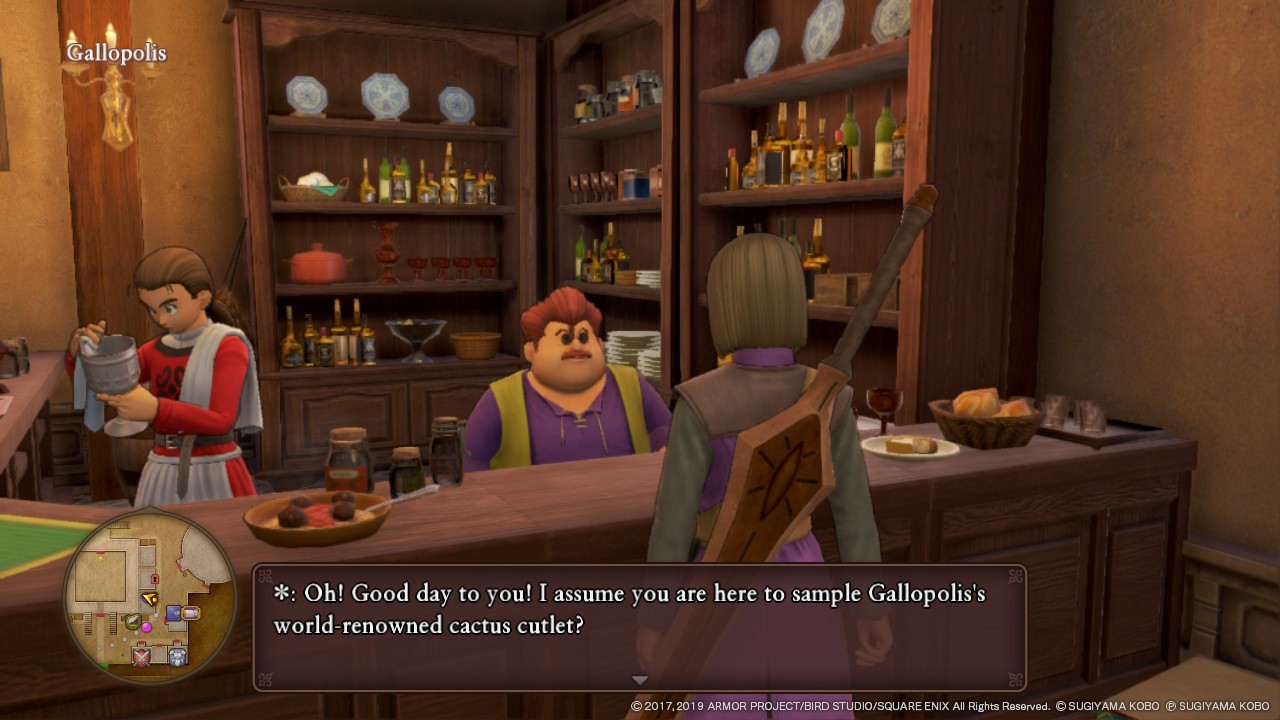The image size is (1280, 720).
Task: Click the cactus cutlet dialogue box
Action: pyautogui.click(x=640, y=627)
